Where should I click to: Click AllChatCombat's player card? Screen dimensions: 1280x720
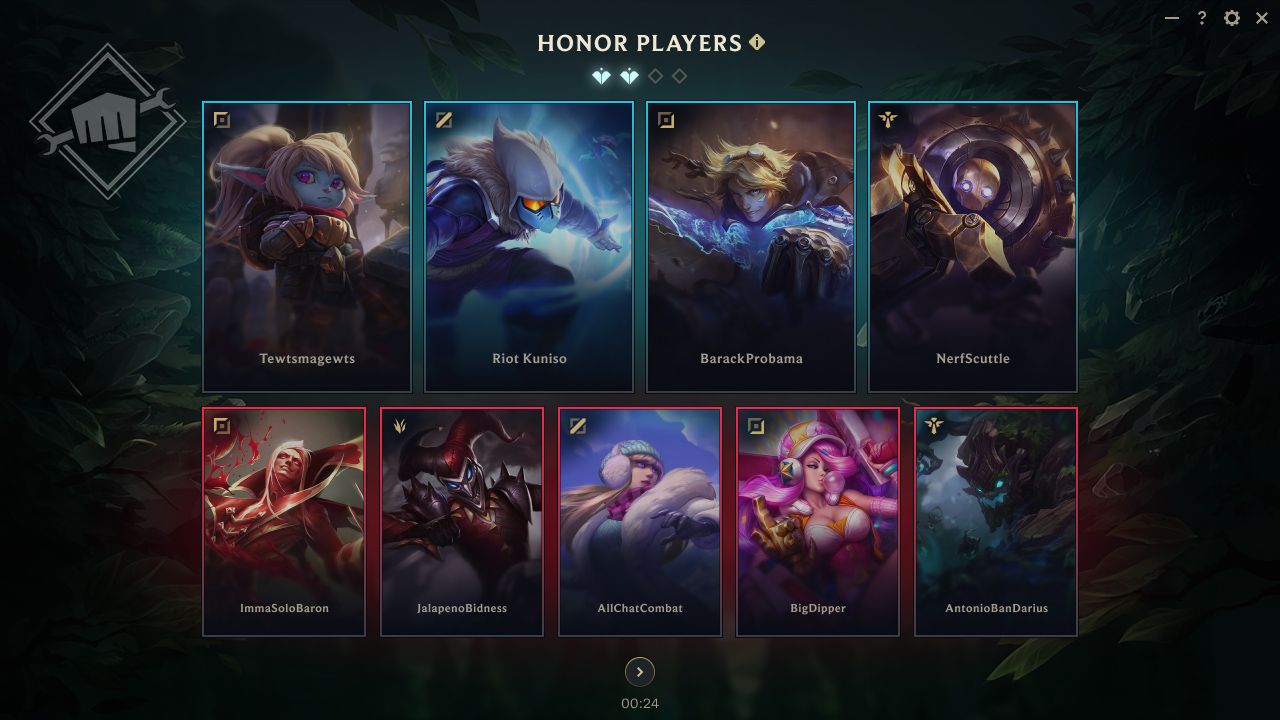(x=640, y=520)
